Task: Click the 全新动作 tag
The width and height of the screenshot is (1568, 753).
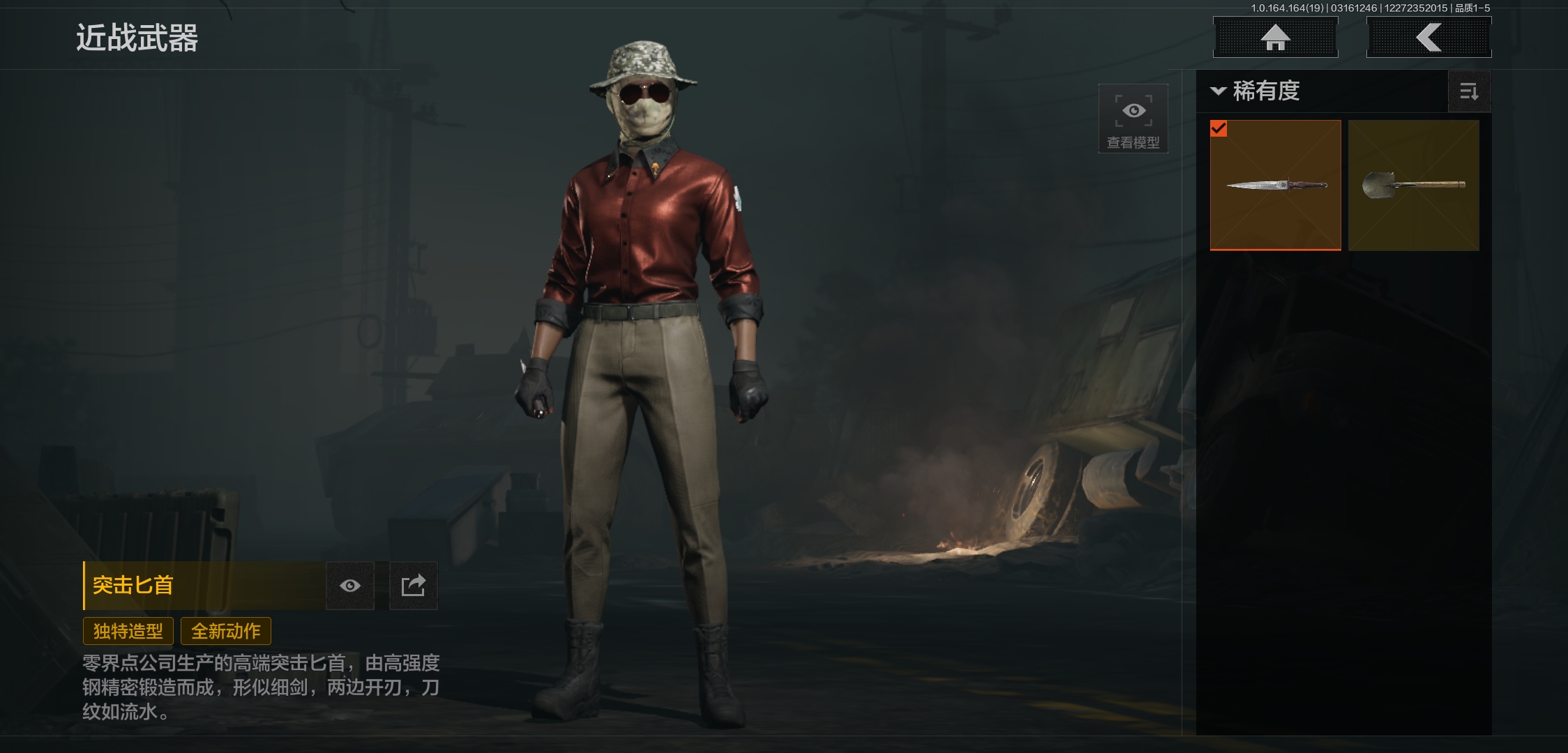Action: click(x=226, y=631)
